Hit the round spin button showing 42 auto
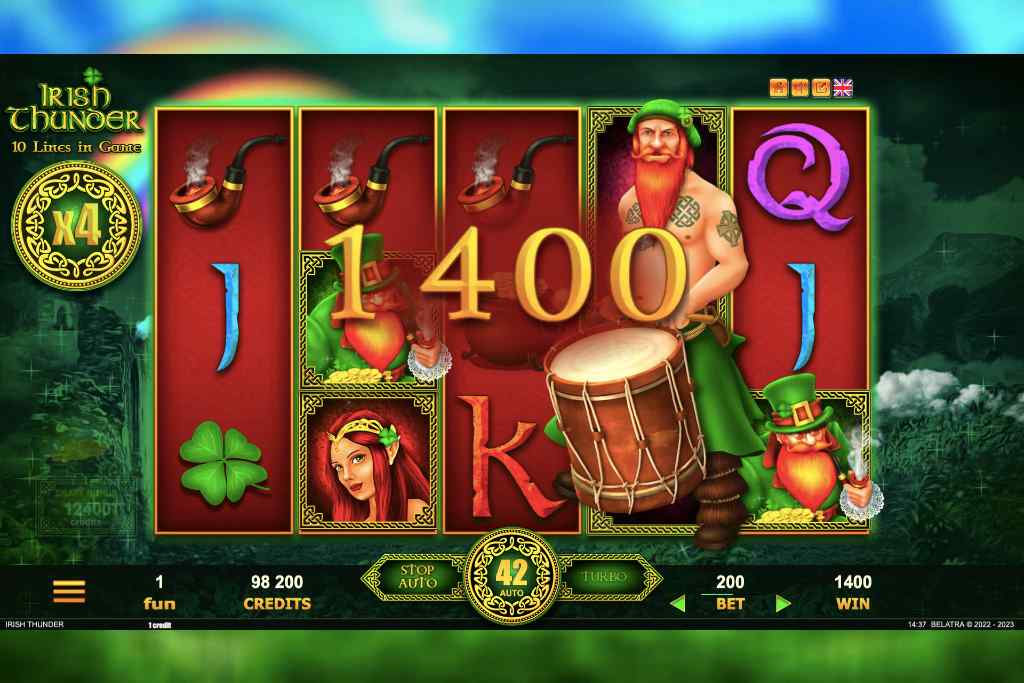 click(x=512, y=577)
